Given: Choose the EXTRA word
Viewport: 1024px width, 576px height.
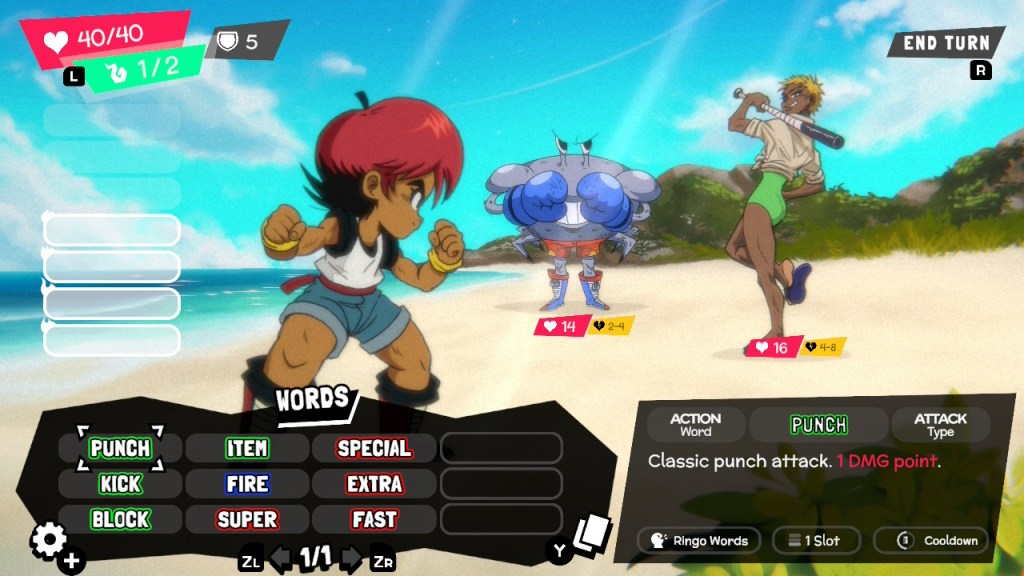Looking at the screenshot, I should pyautogui.click(x=374, y=484).
